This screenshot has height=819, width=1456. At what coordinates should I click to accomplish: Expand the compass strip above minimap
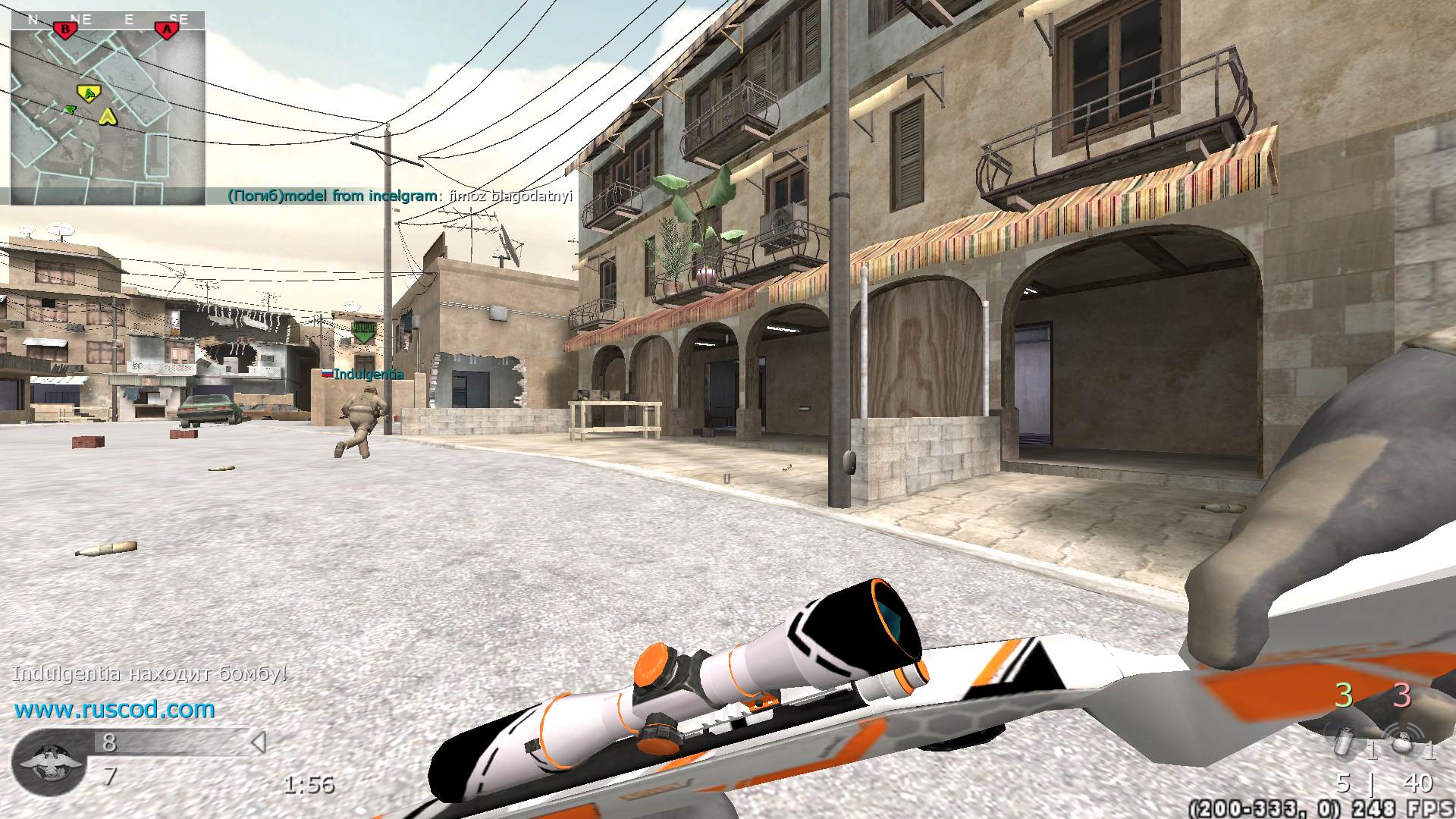(106, 18)
